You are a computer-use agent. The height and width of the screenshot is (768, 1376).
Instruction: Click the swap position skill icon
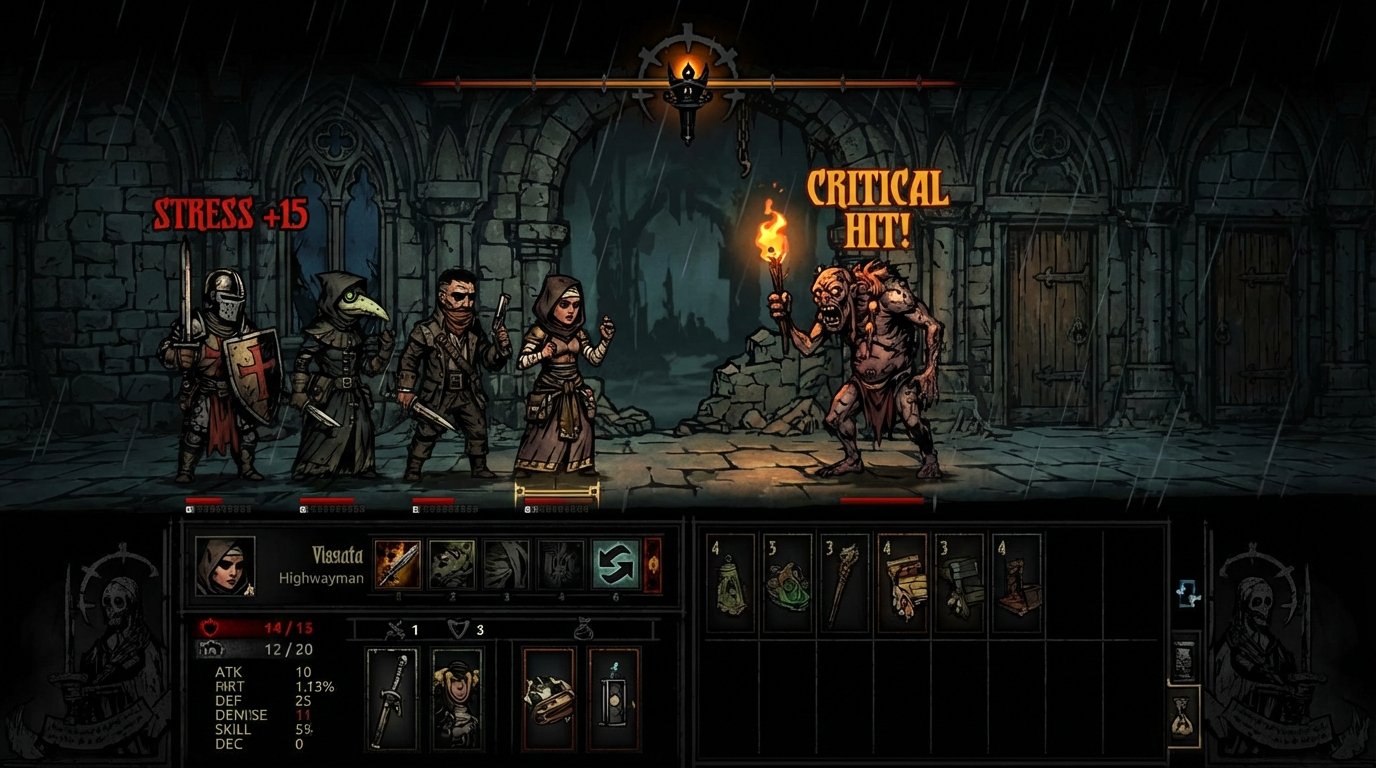(x=614, y=565)
